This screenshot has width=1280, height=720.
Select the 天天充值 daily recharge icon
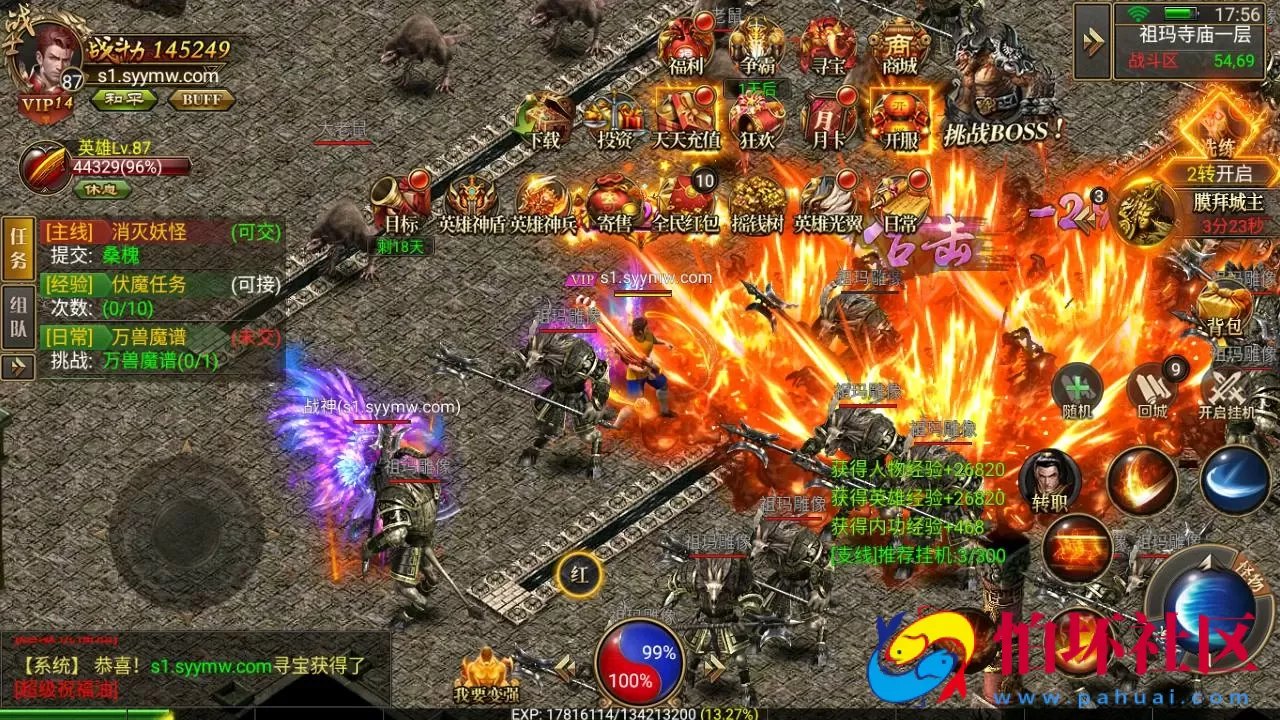click(686, 118)
